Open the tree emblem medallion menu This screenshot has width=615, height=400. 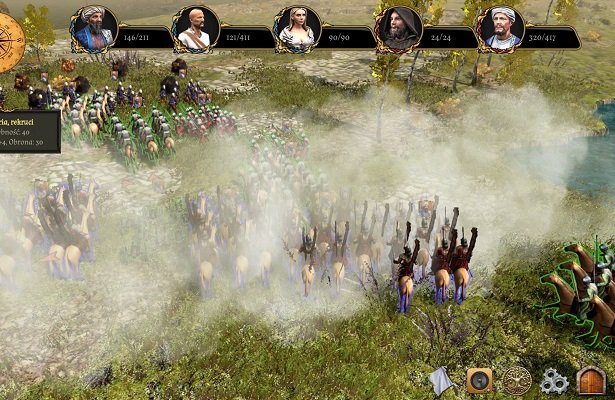click(x=516, y=380)
